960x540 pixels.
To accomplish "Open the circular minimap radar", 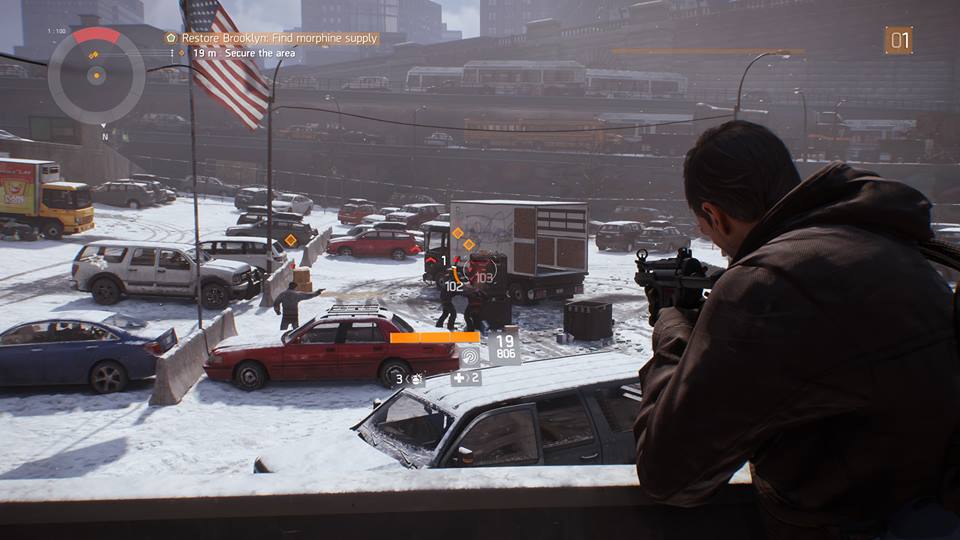I will [96, 75].
